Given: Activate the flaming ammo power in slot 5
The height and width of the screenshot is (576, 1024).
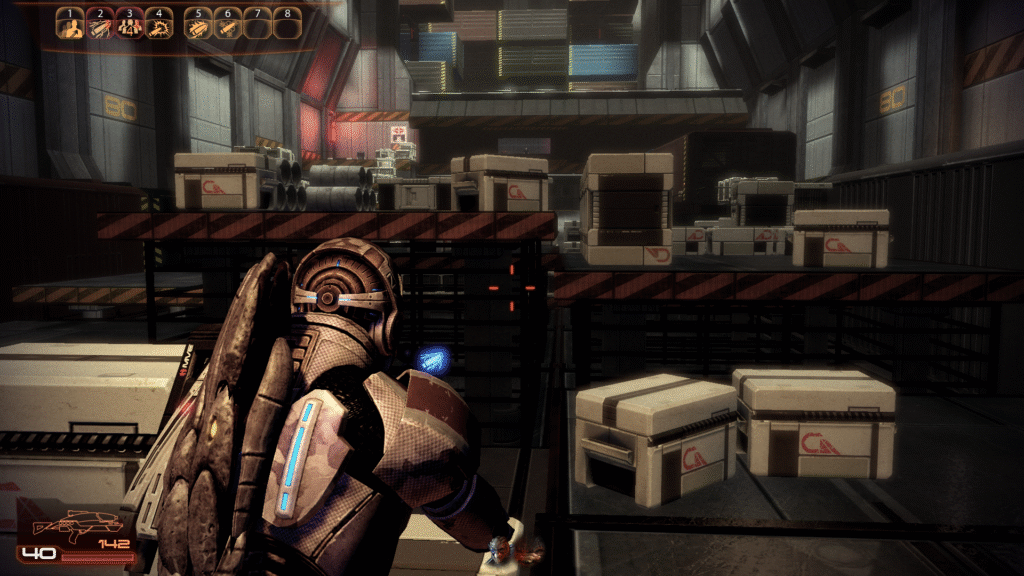Looking at the screenshot, I should pos(198,26).
